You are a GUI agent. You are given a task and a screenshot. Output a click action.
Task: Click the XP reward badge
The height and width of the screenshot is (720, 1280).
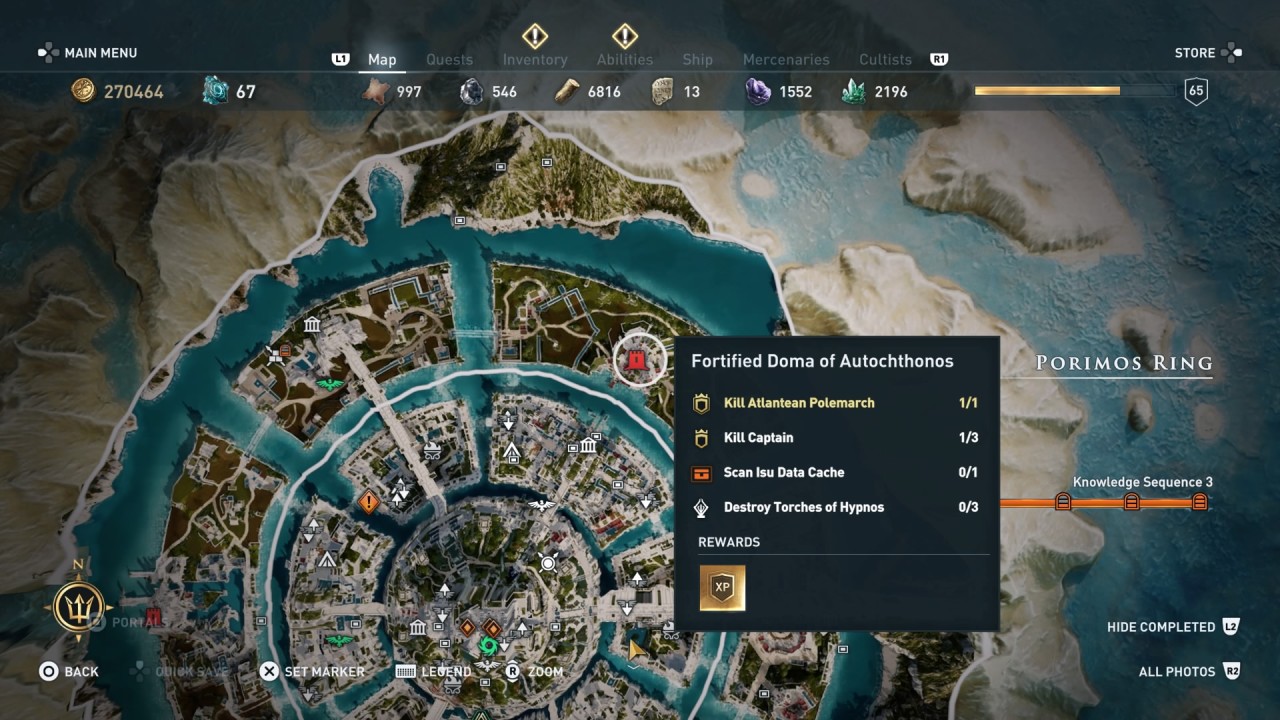pyautogui.click(x=722, y=588)
